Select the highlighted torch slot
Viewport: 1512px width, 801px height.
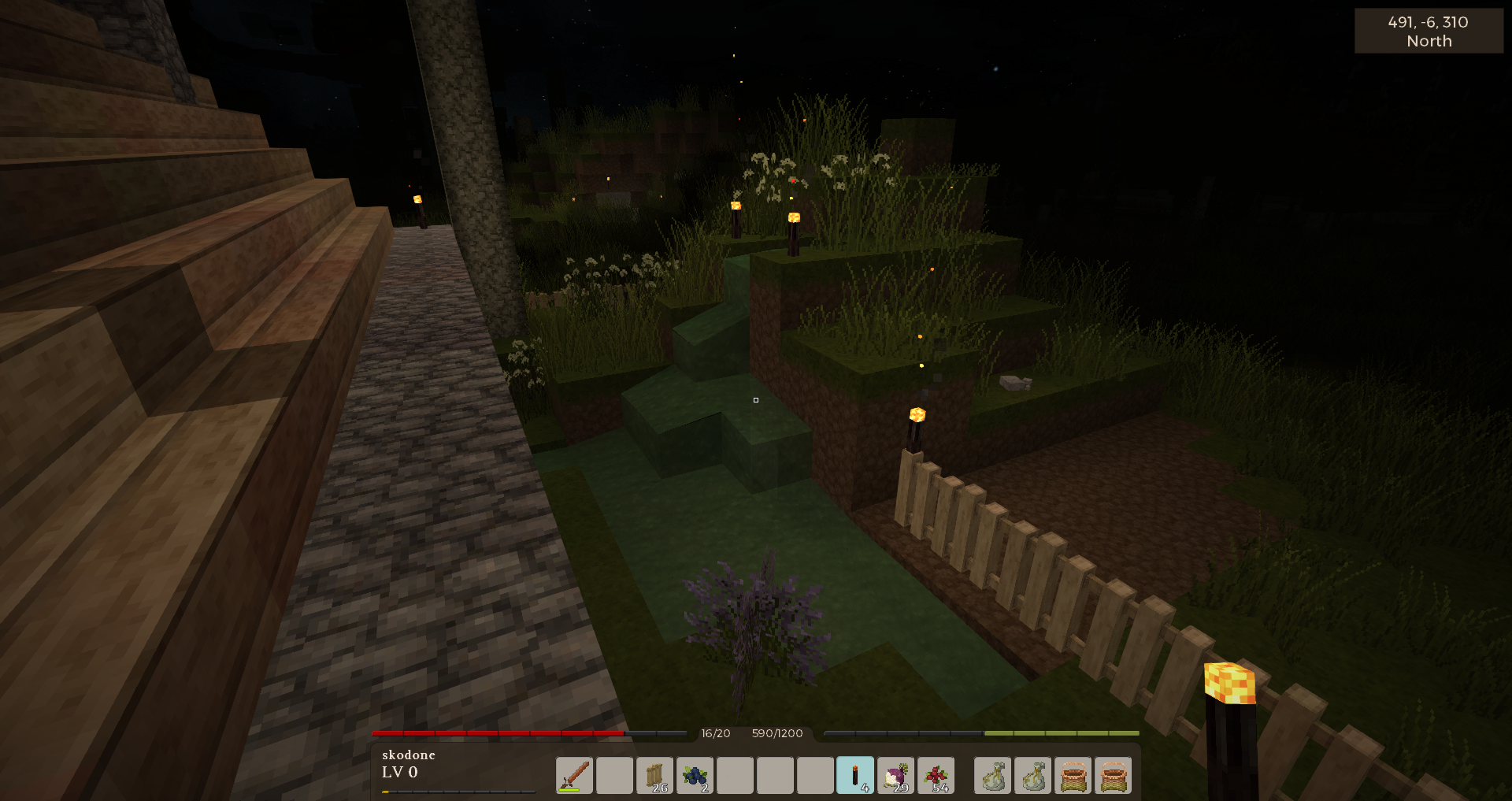tap(855, 775)
